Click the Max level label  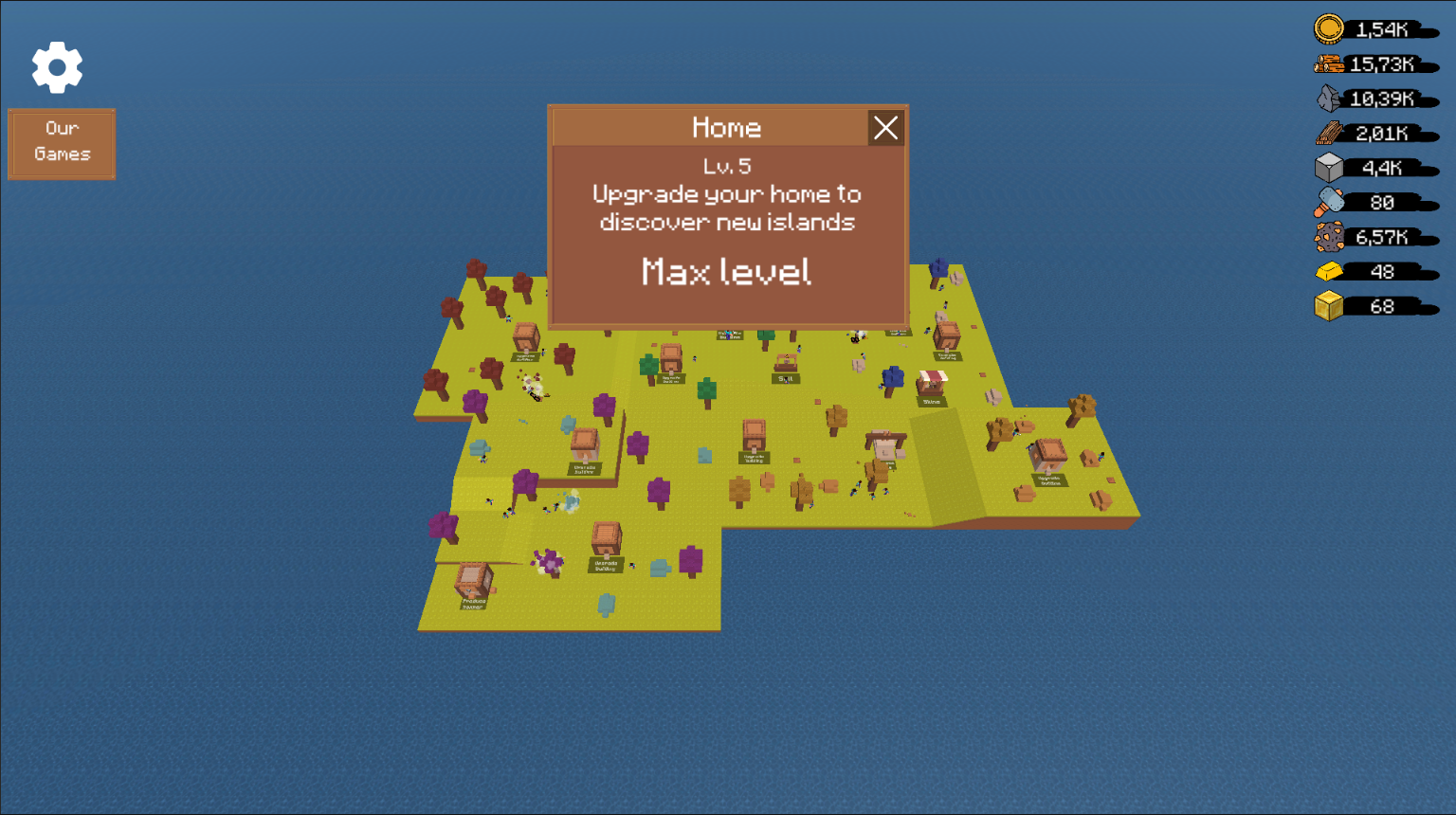(726, 272)
